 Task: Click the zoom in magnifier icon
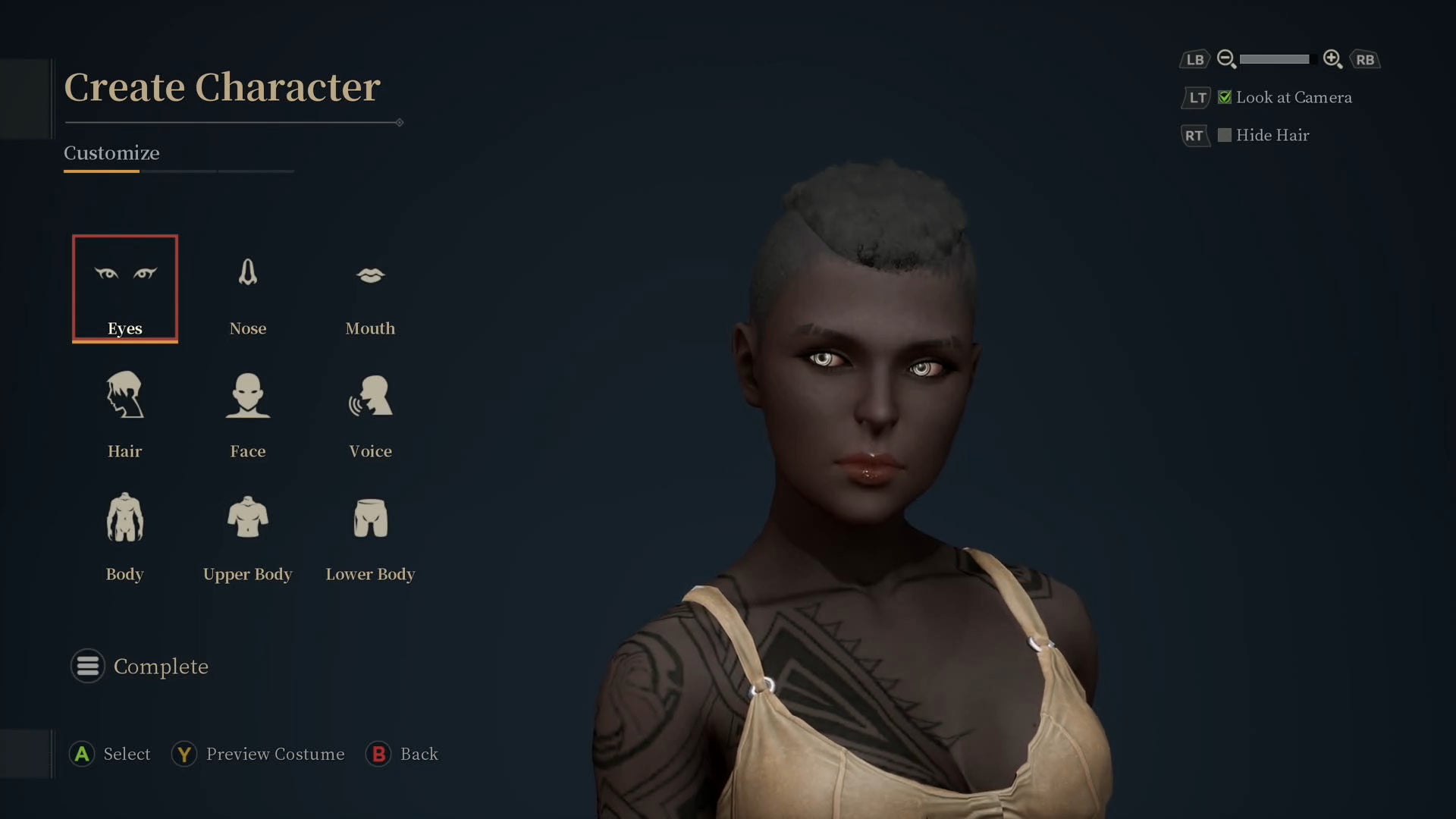pos(1333,58)
